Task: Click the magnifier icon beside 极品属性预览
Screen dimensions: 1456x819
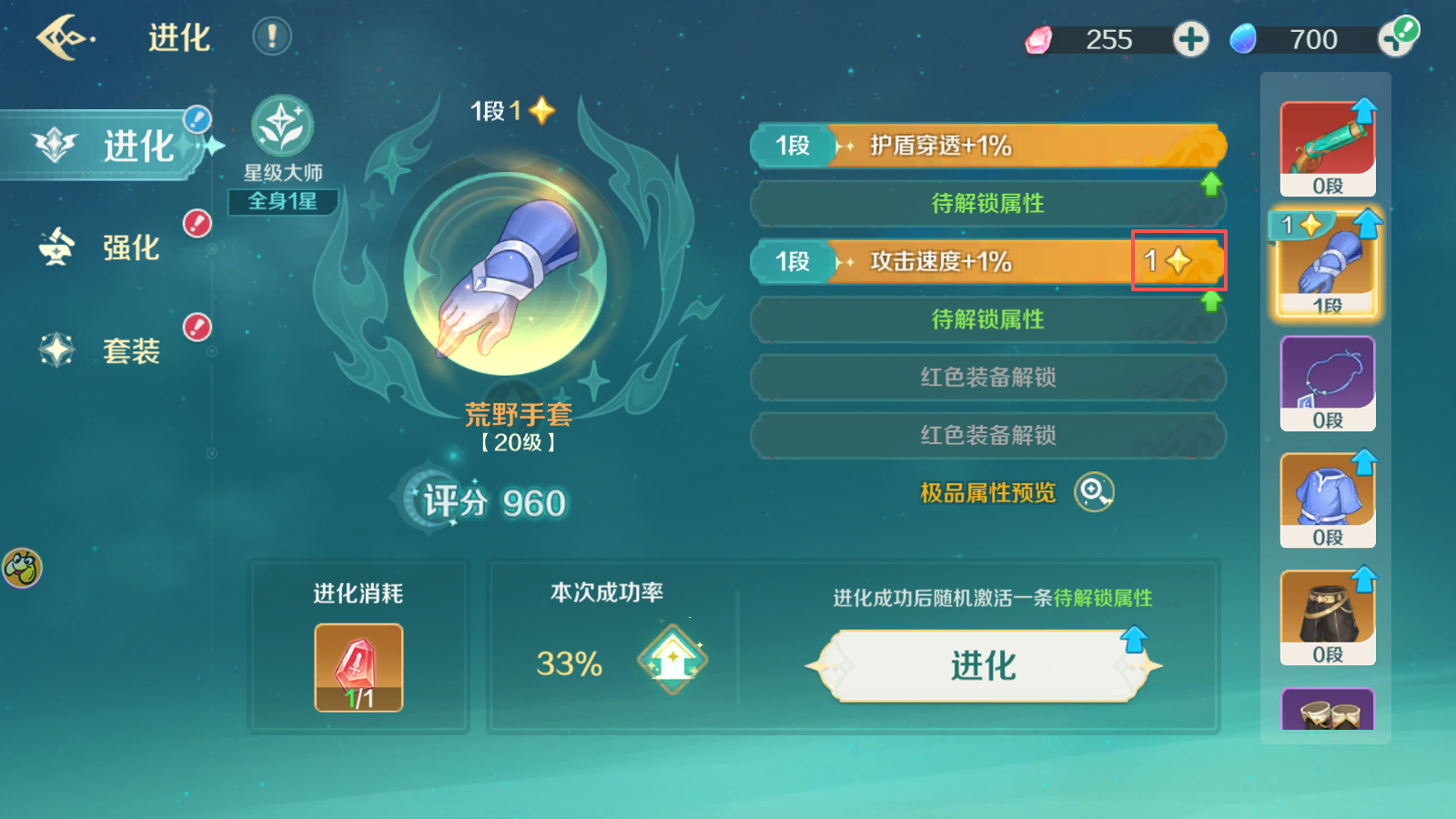Action: 1095,491
